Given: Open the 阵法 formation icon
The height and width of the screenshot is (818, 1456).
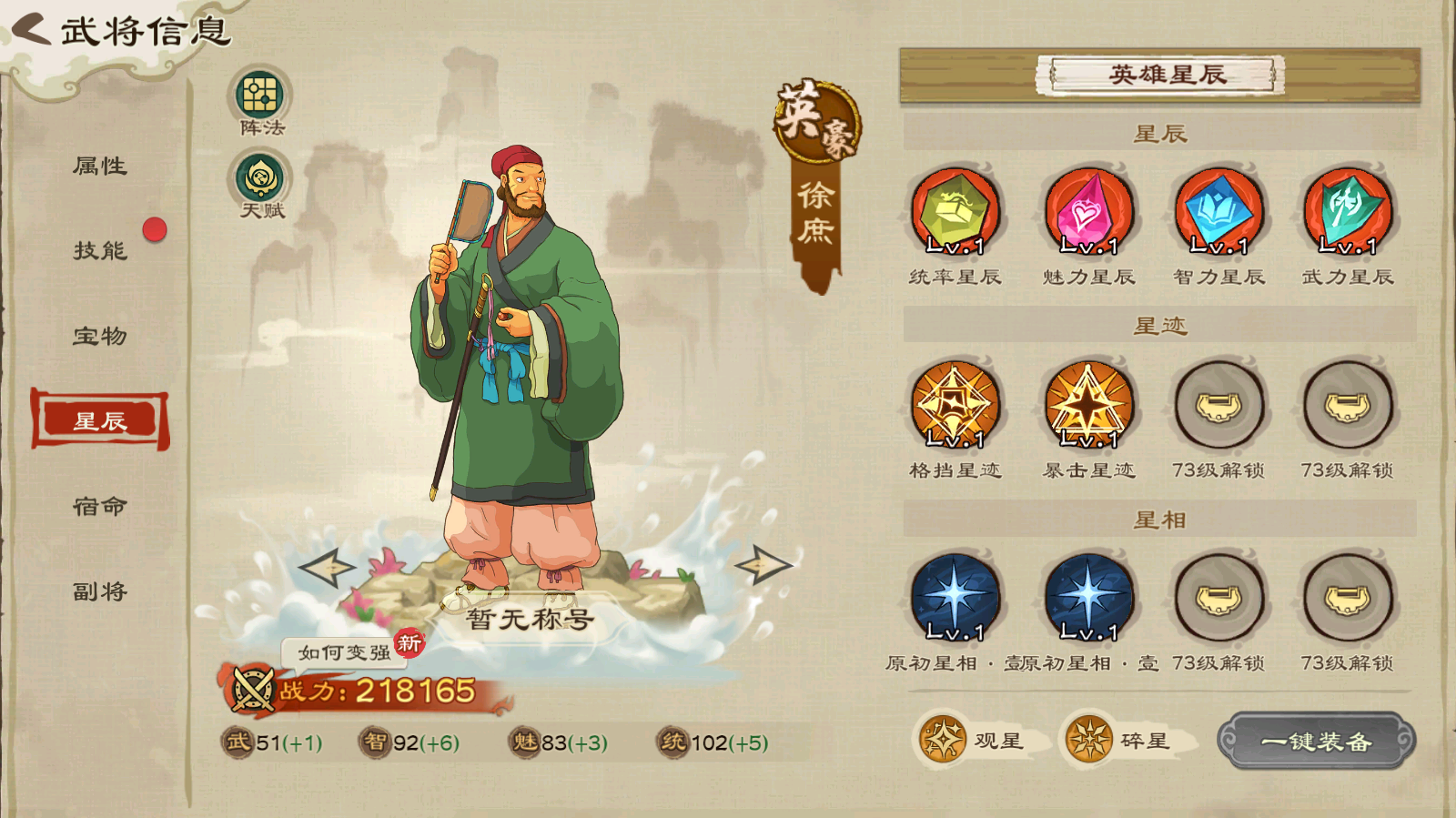Looking at the screenshot, I should (x=260, y=96).
